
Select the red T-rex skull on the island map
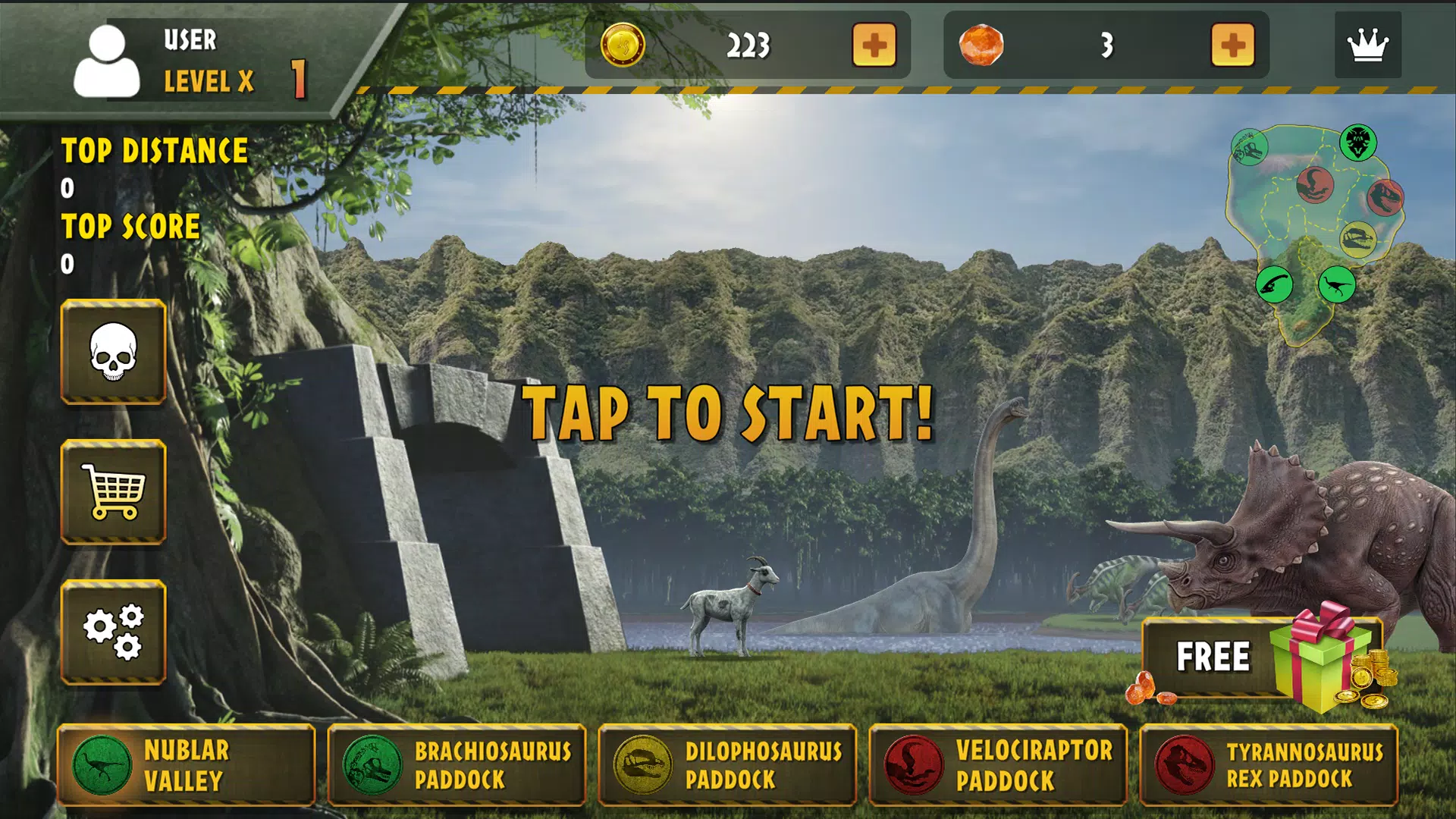click(x=1385, y=198)
